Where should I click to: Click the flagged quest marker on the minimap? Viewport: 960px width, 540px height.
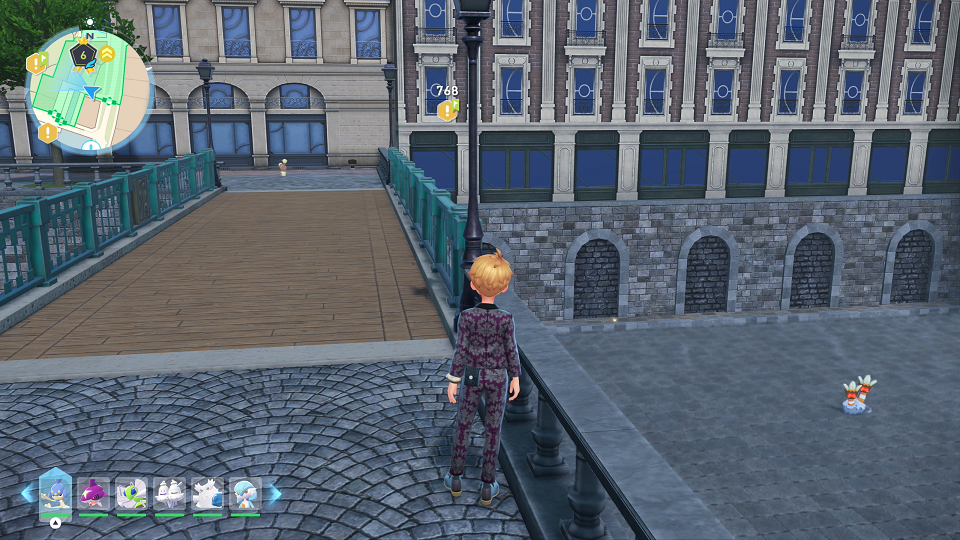(37, 64)
